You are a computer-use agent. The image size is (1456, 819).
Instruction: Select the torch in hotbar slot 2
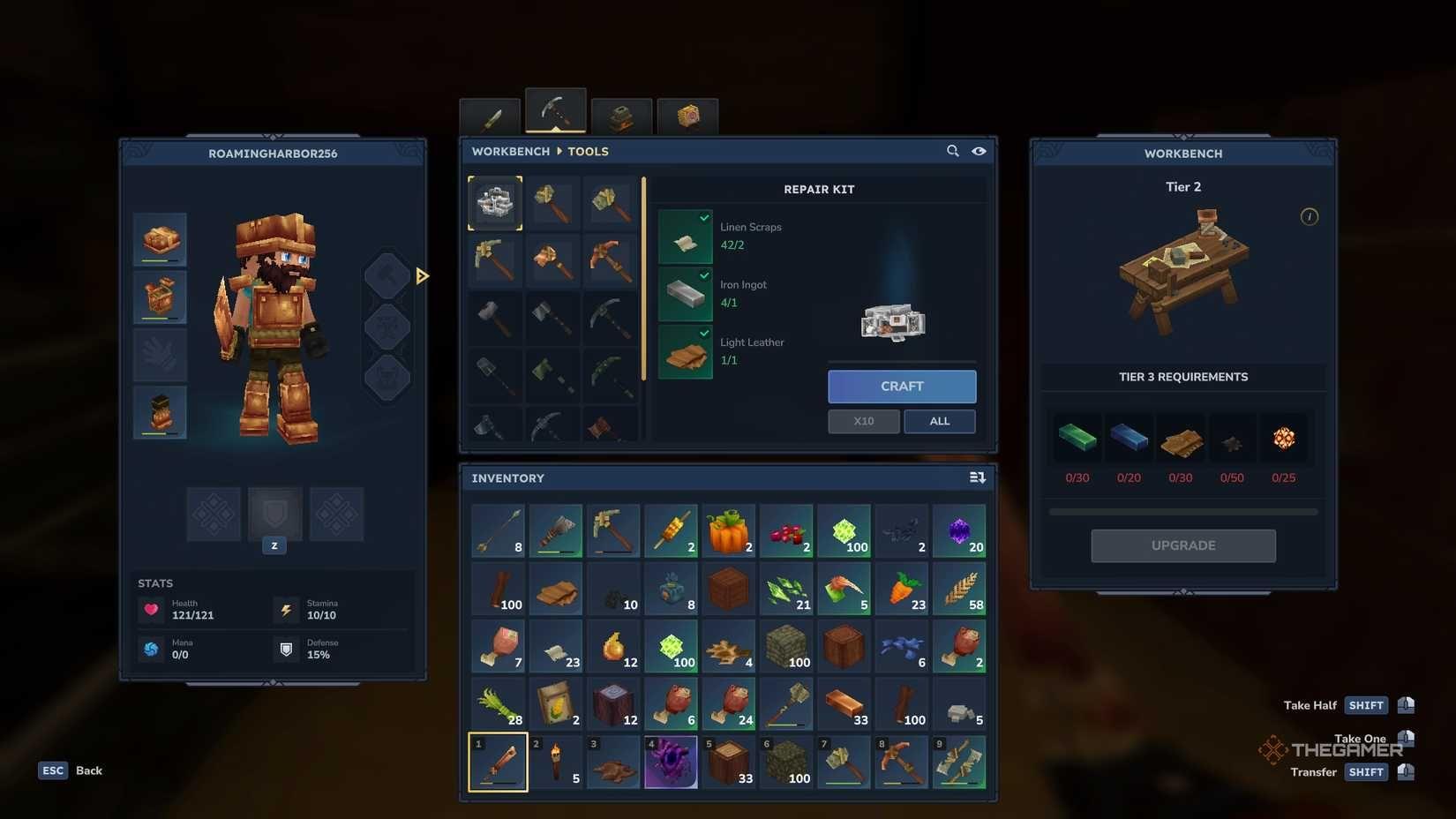pos(556,761)
